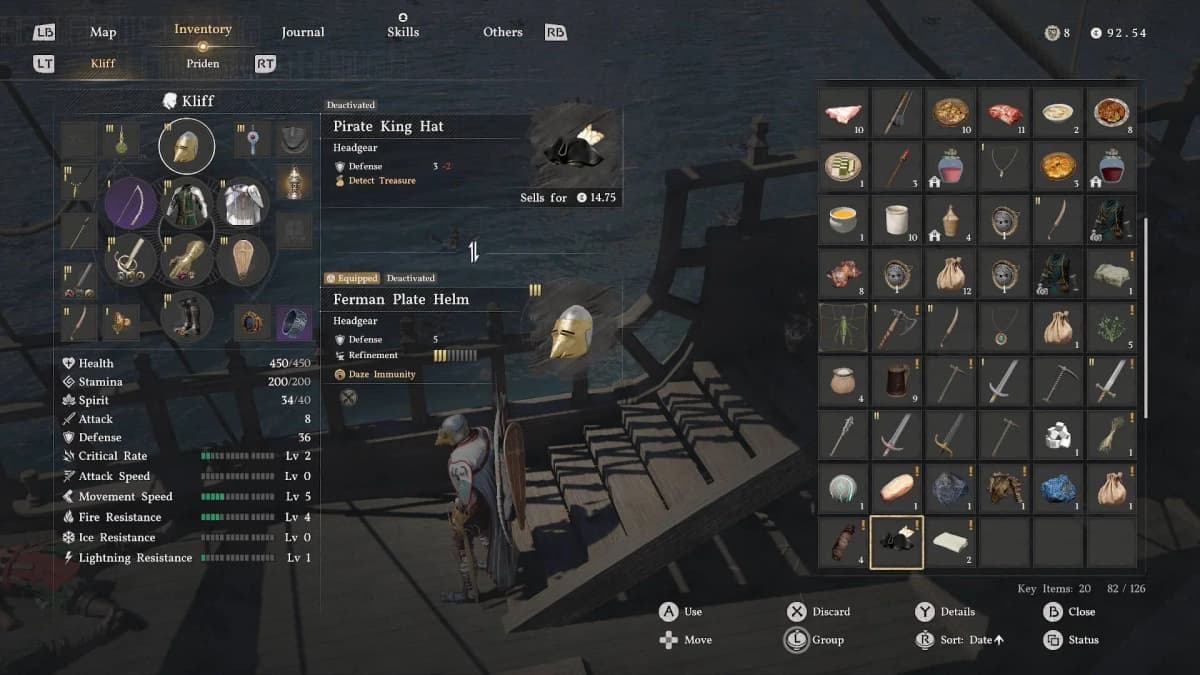The height and width of the screenshot is (675, 1200).
Task: Select the Others tab
Action: click(502, 32)
